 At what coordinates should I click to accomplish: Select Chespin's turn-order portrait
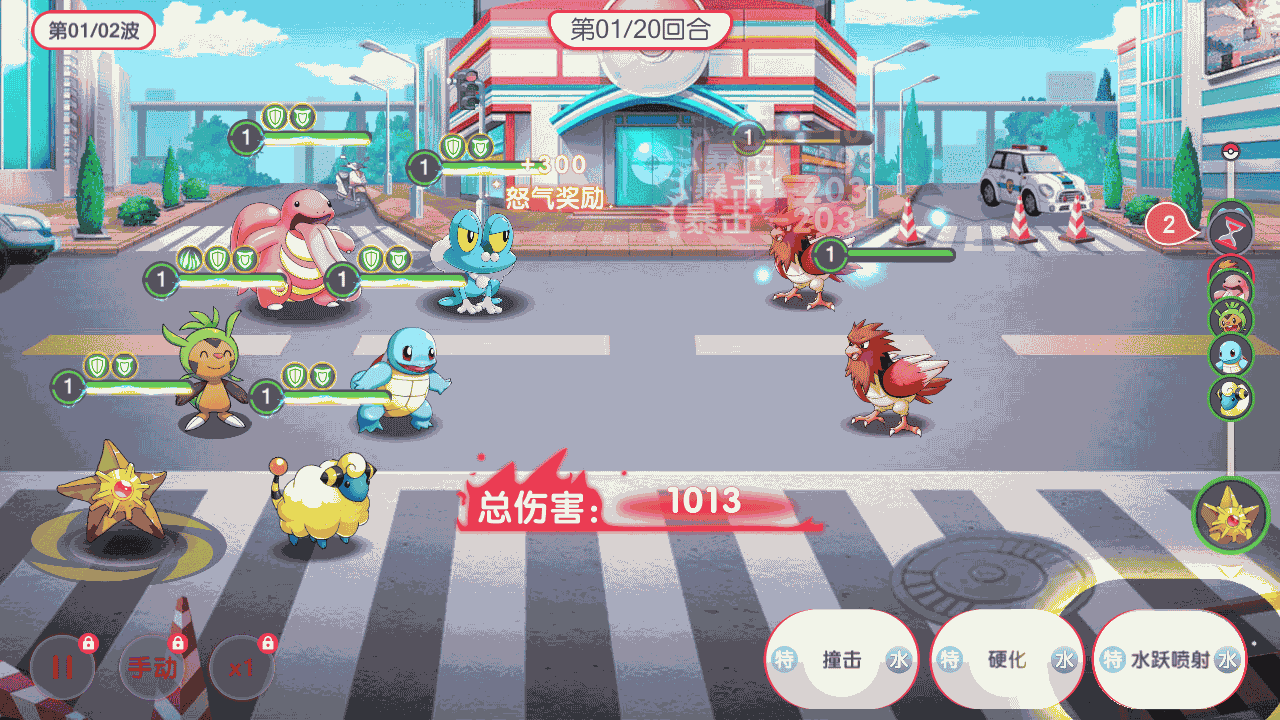1230,320
